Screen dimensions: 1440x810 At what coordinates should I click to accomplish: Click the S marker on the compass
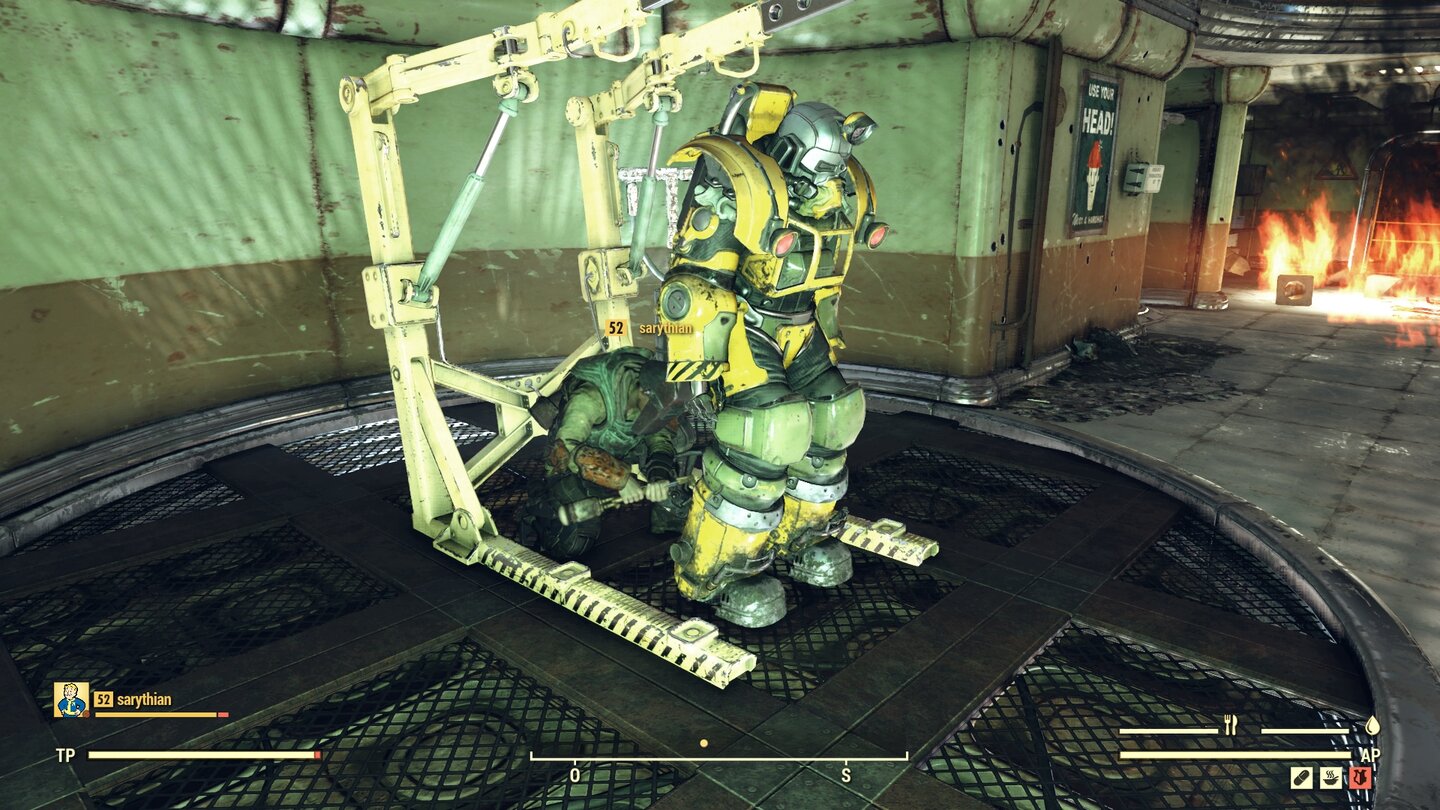(845, 773)
